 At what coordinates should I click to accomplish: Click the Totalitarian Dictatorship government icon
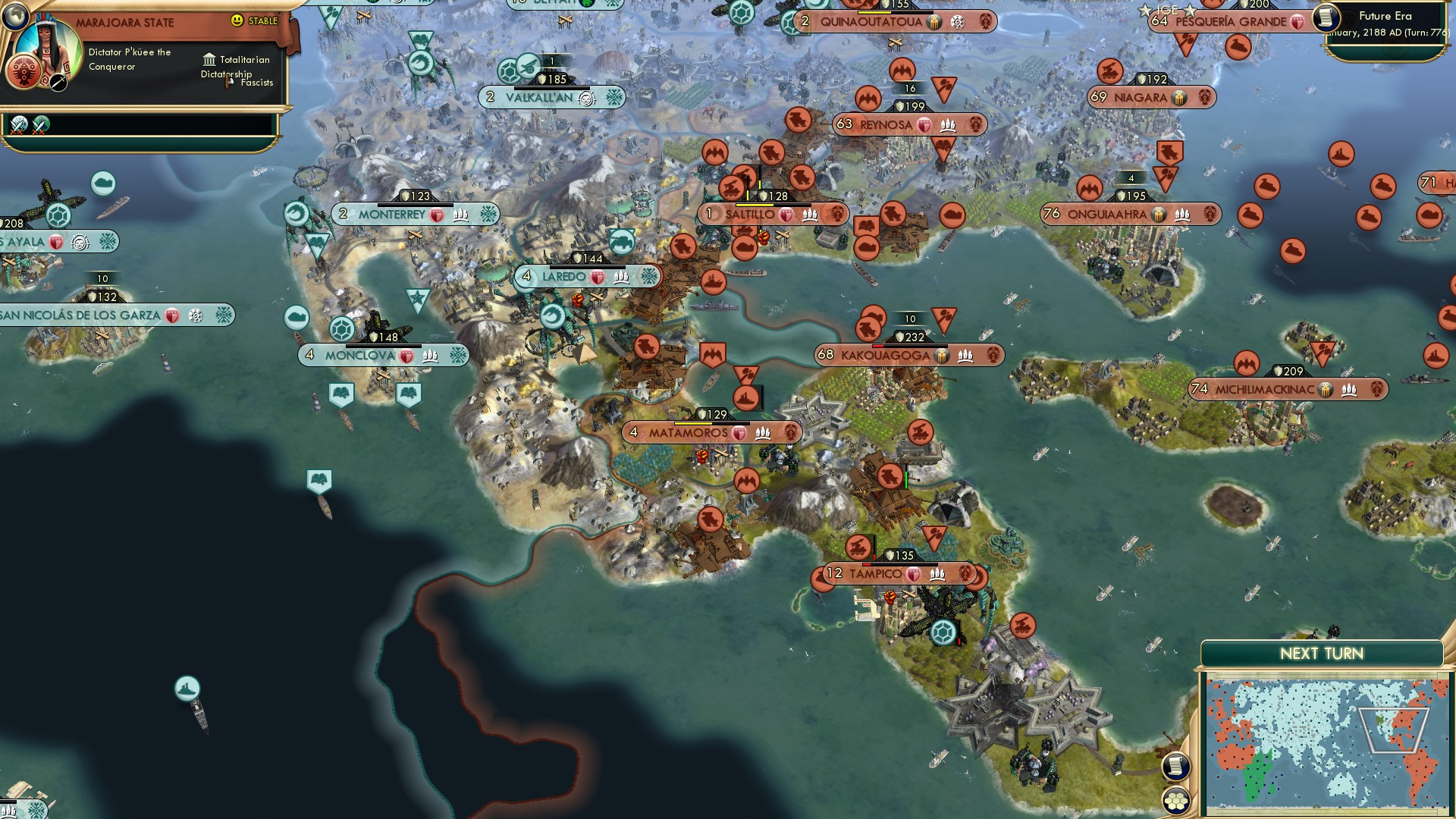207,60
